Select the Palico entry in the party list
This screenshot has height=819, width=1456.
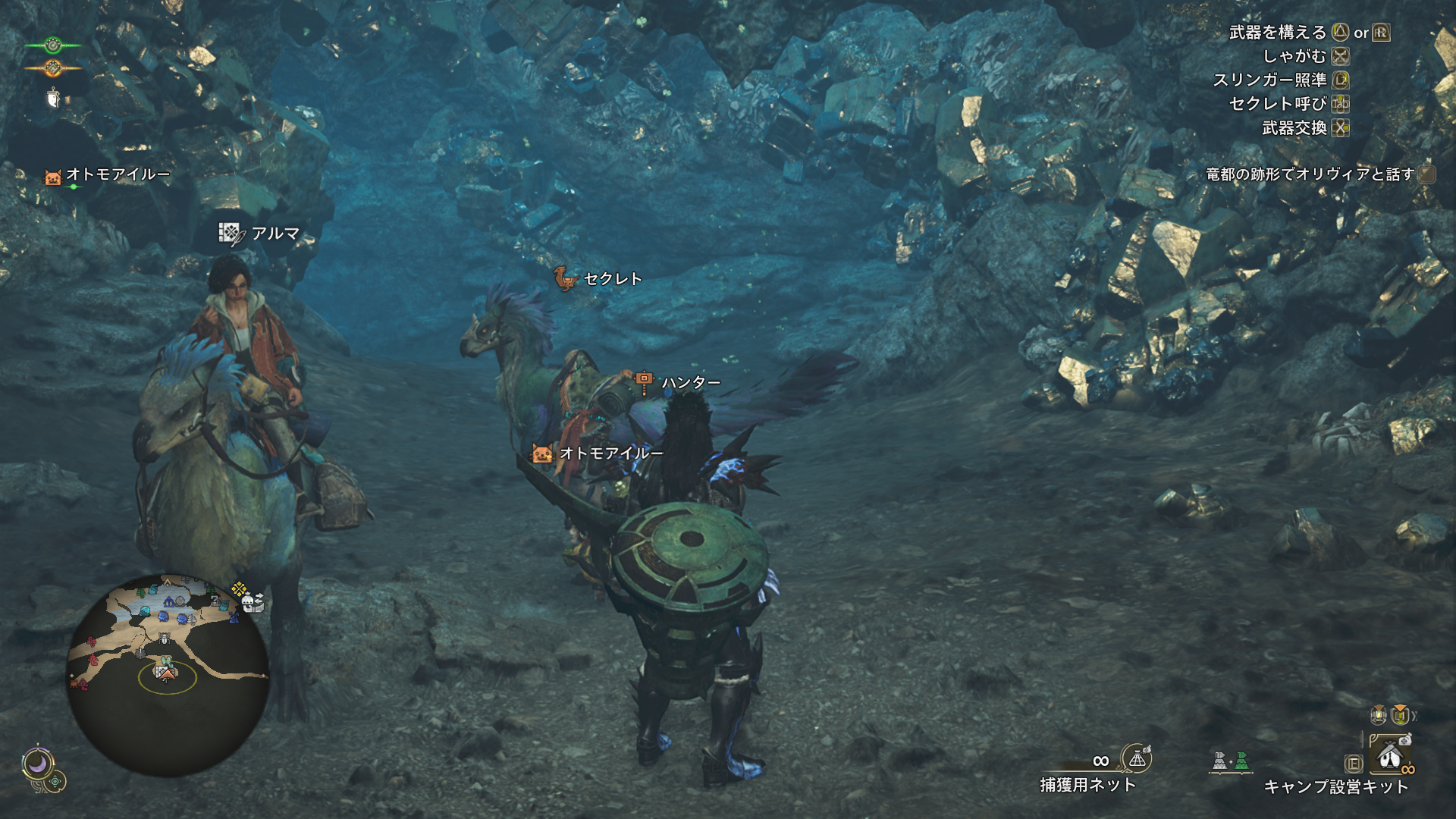[x=107, y=175]
